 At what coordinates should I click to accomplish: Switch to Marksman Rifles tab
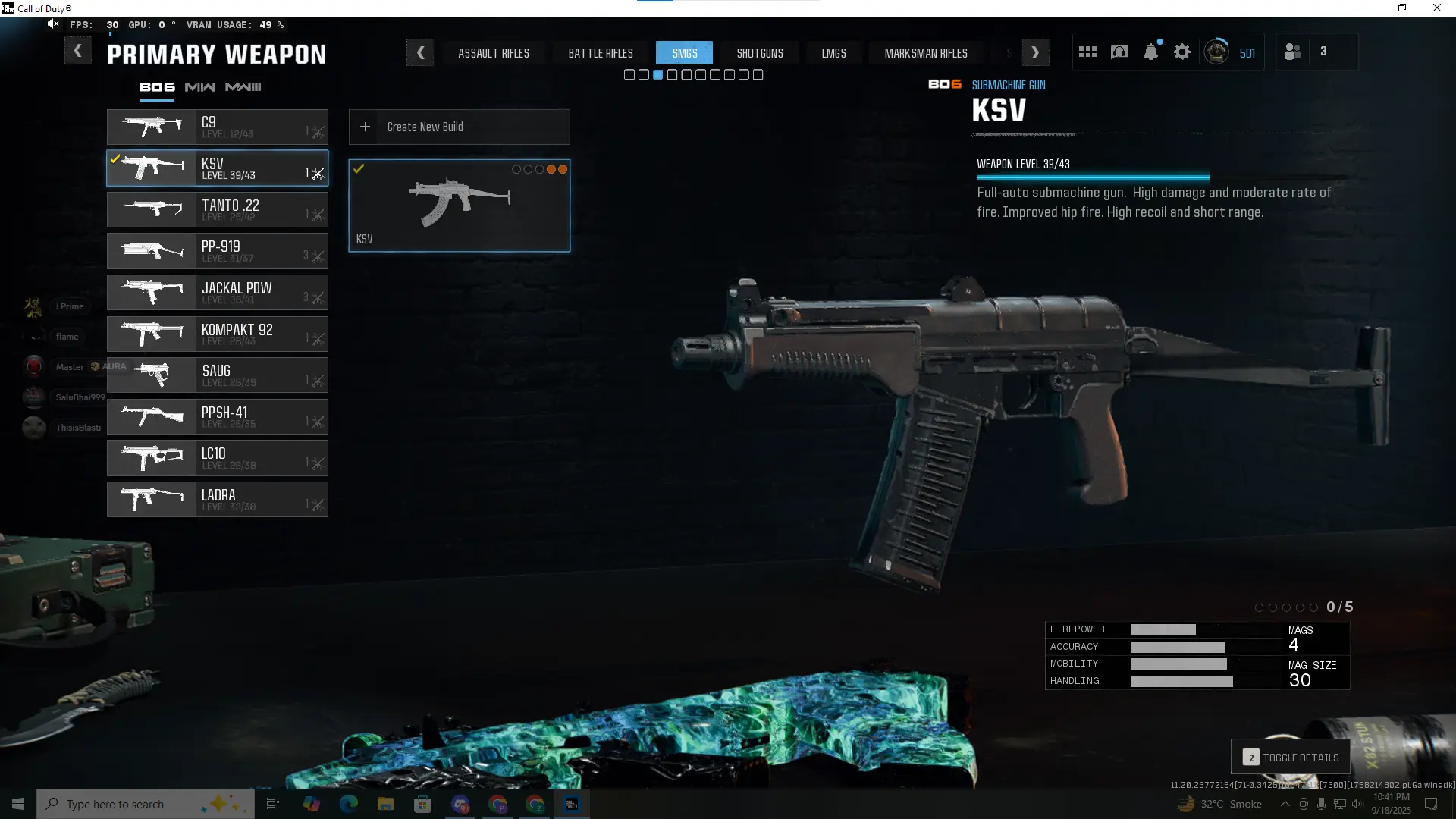pyautogui.click(x=925, y=53)
